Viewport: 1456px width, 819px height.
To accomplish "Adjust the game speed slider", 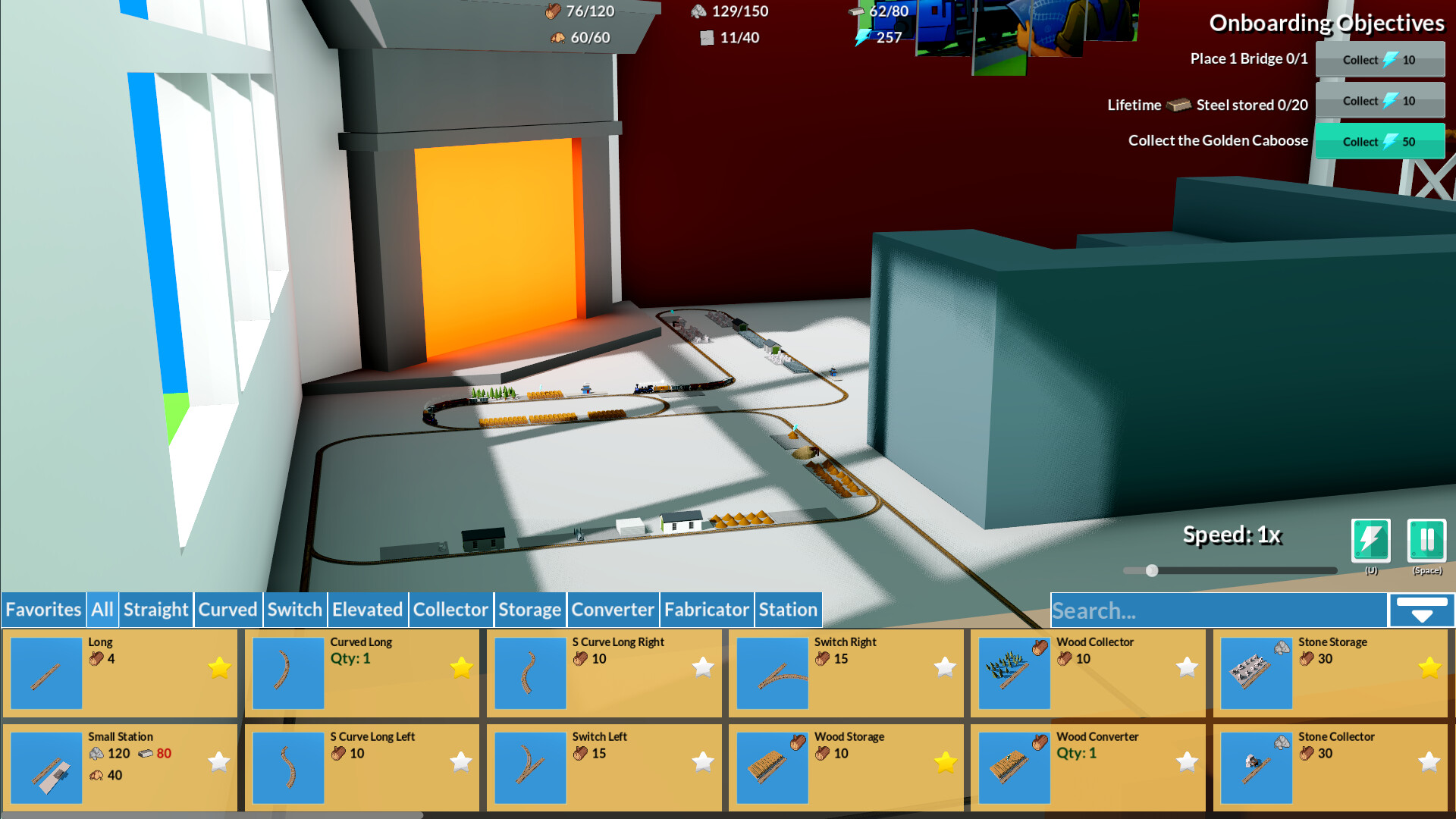I will (1153, 570).
